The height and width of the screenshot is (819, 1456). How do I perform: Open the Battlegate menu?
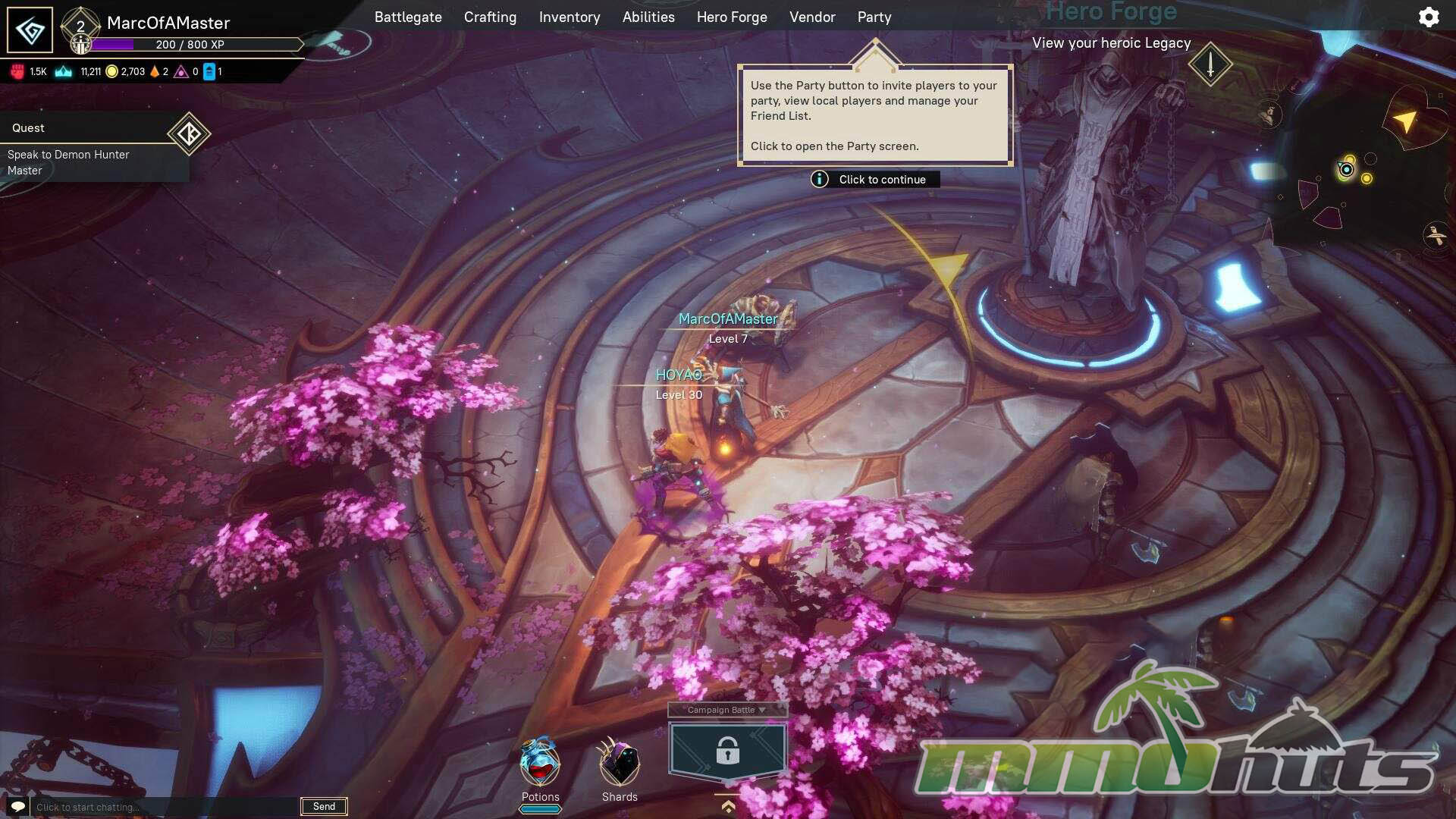(408, 17)
